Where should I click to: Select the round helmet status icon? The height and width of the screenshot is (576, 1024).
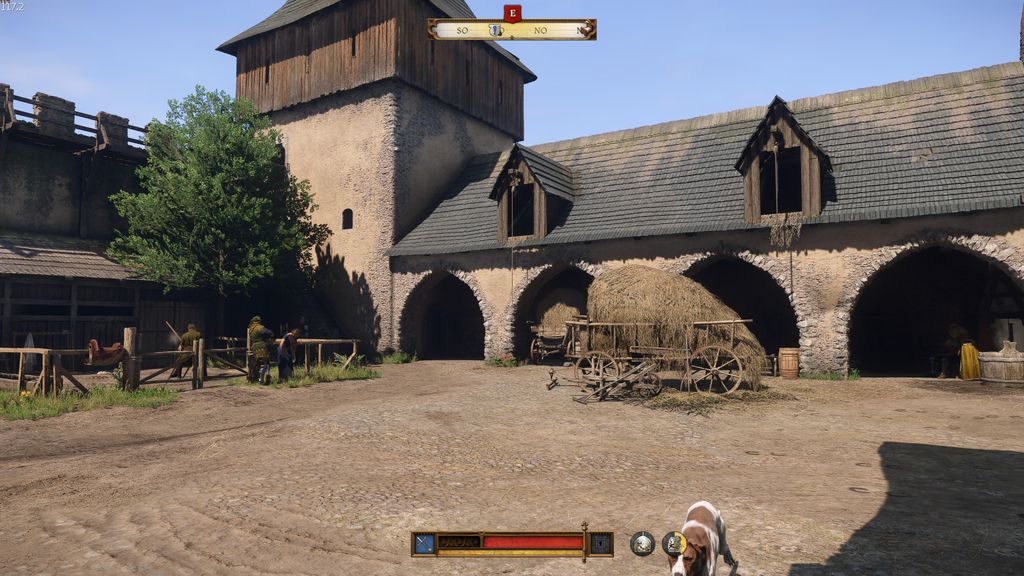click(x=642, y=543)
